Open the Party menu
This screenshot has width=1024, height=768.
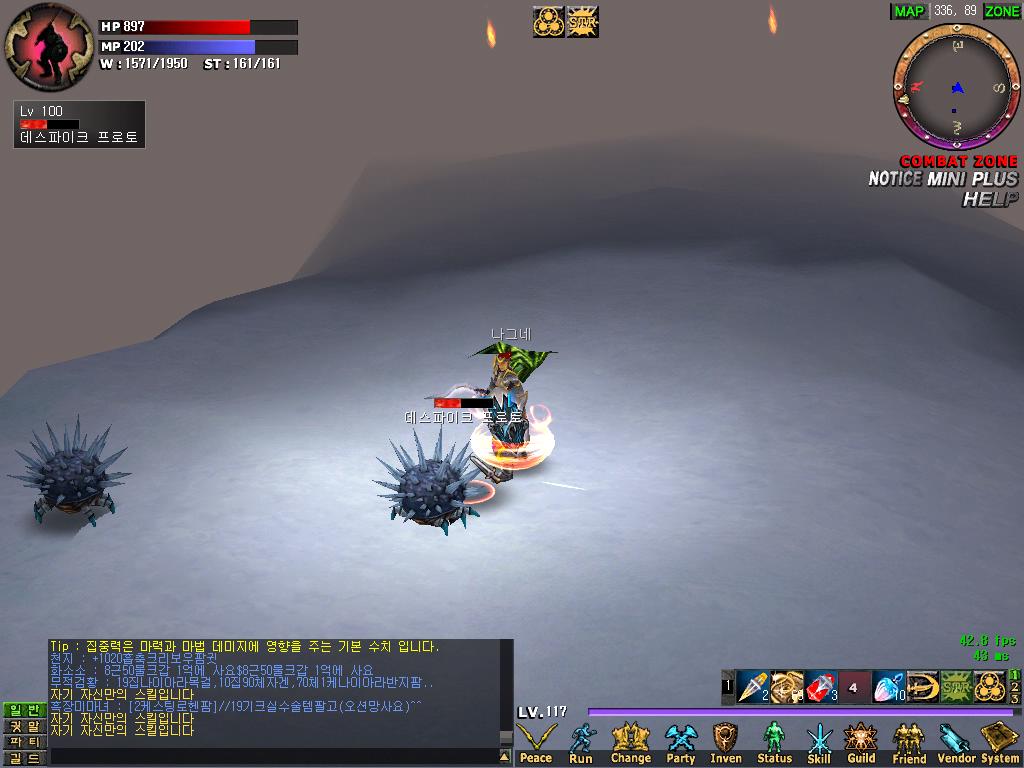click(681, 743)
